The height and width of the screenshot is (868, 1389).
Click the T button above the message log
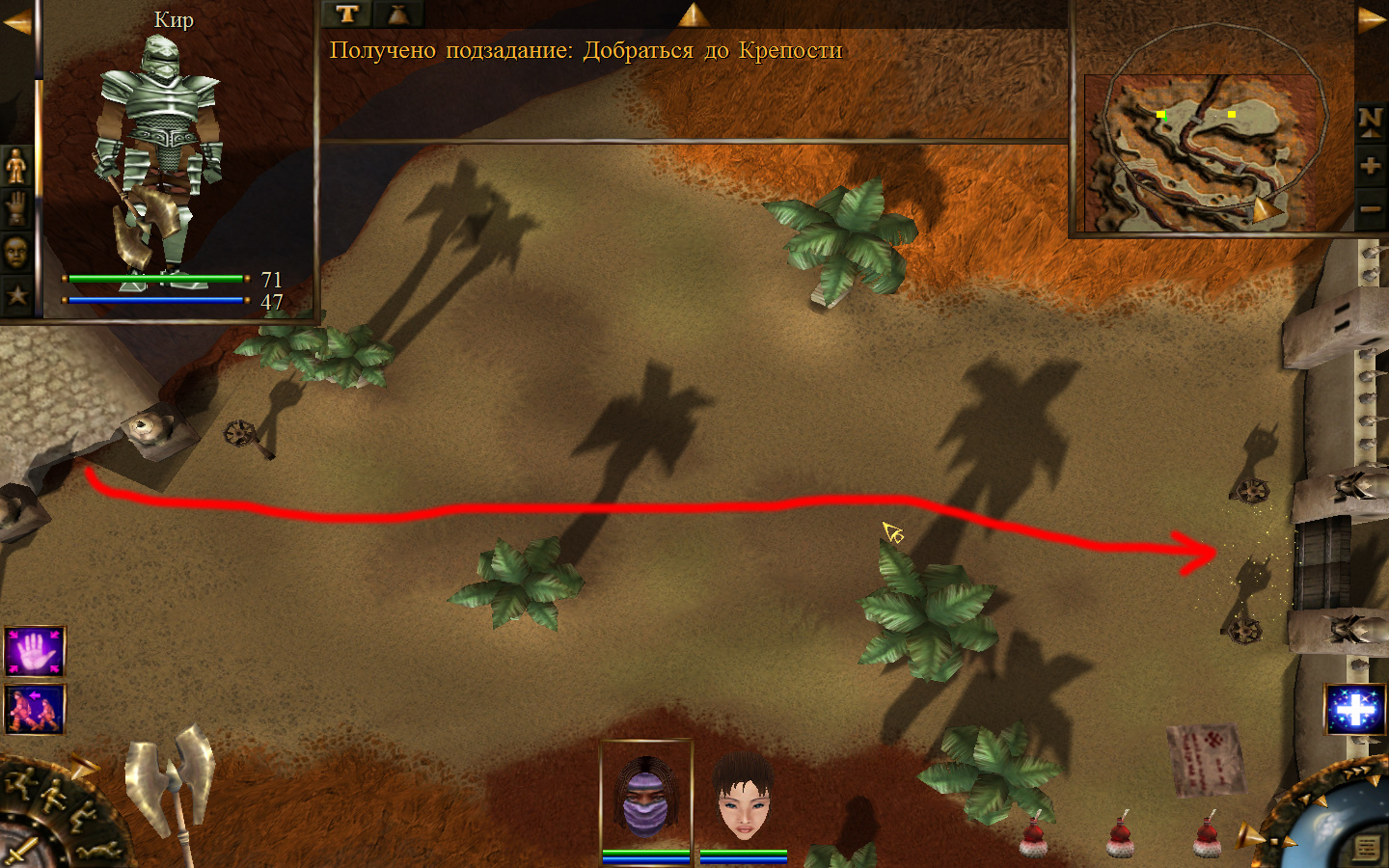pos(347,14)
